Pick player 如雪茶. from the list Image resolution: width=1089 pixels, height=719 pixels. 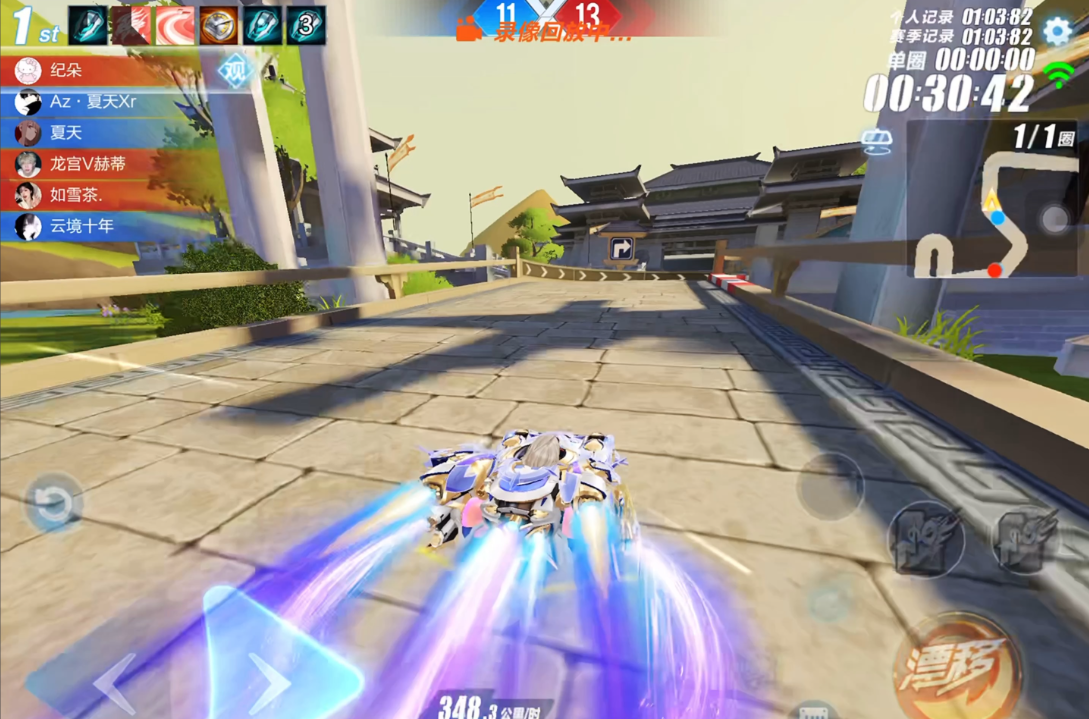76,195
